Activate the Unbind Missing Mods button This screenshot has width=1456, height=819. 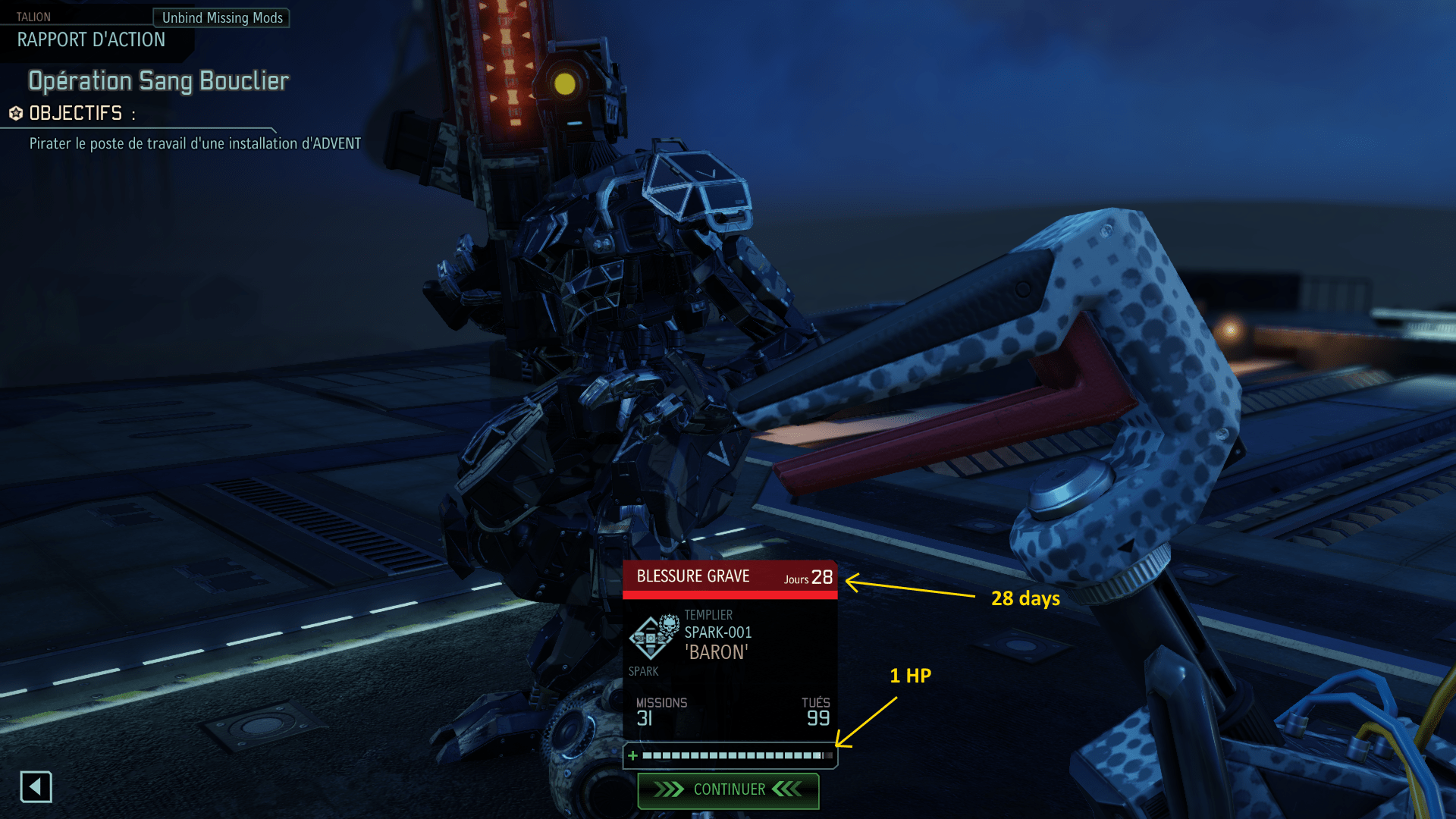[x=221, y=17]
